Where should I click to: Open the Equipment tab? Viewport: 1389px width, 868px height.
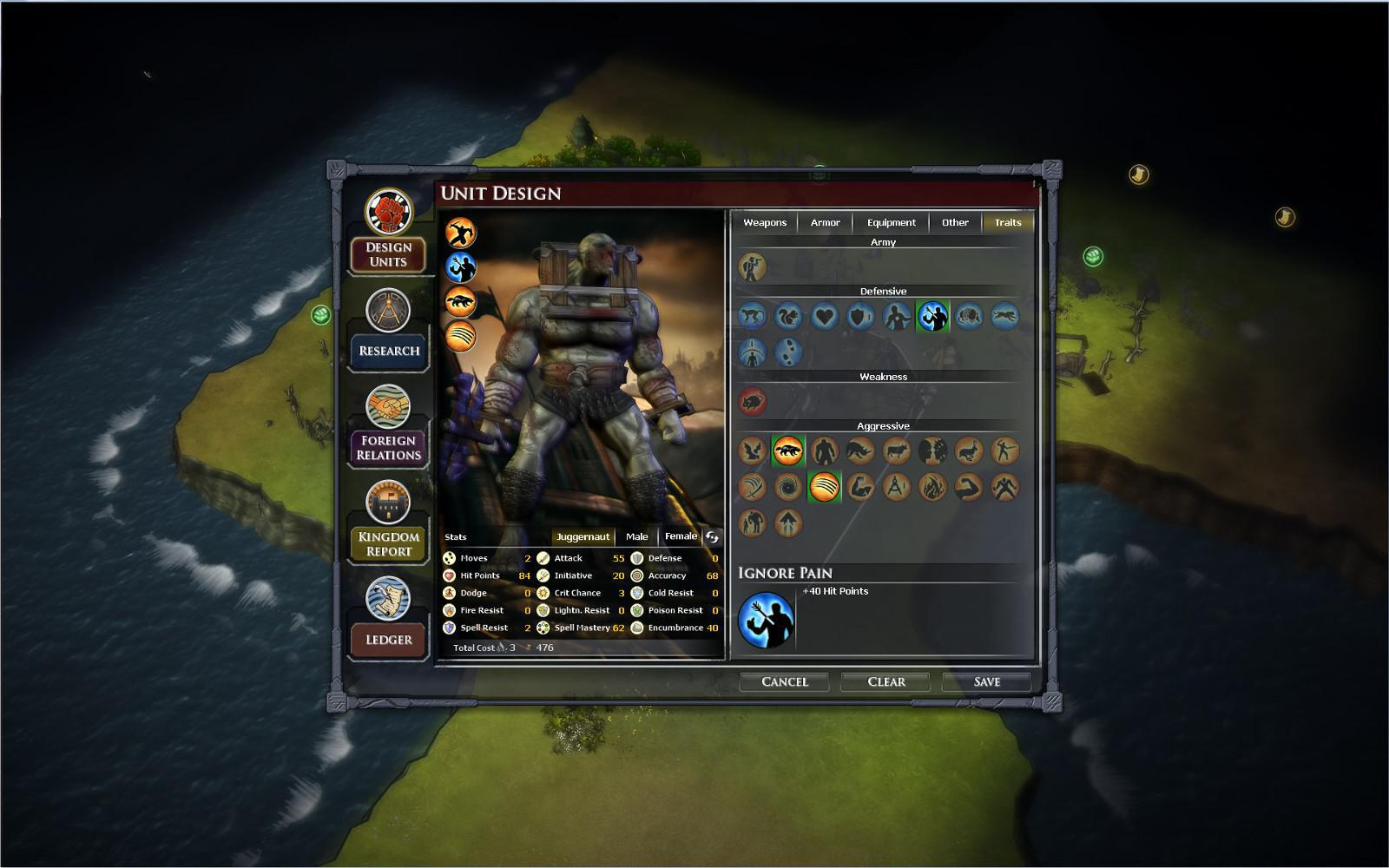click(891, 222)
